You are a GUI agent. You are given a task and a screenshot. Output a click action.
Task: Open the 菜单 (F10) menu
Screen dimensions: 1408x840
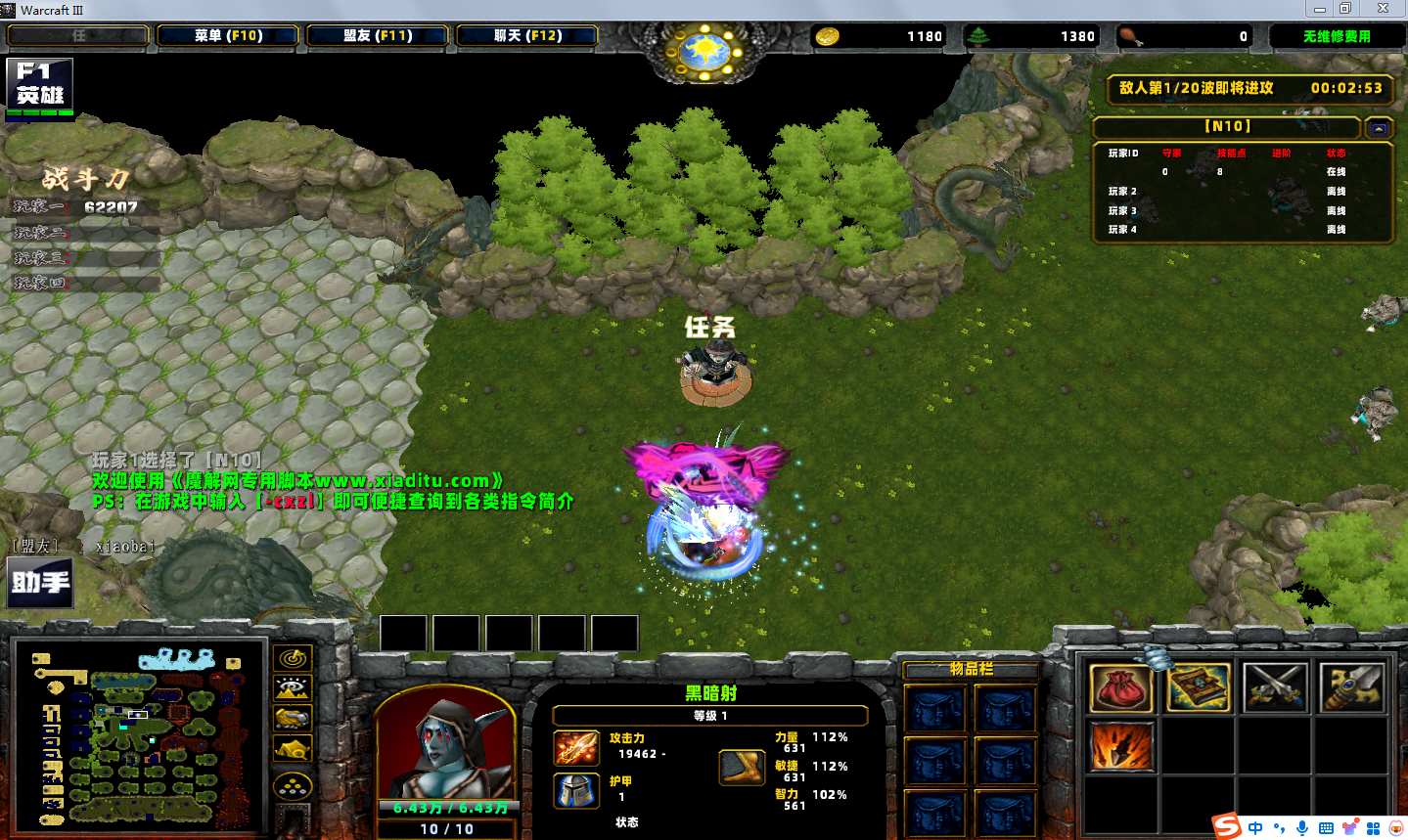228,36
